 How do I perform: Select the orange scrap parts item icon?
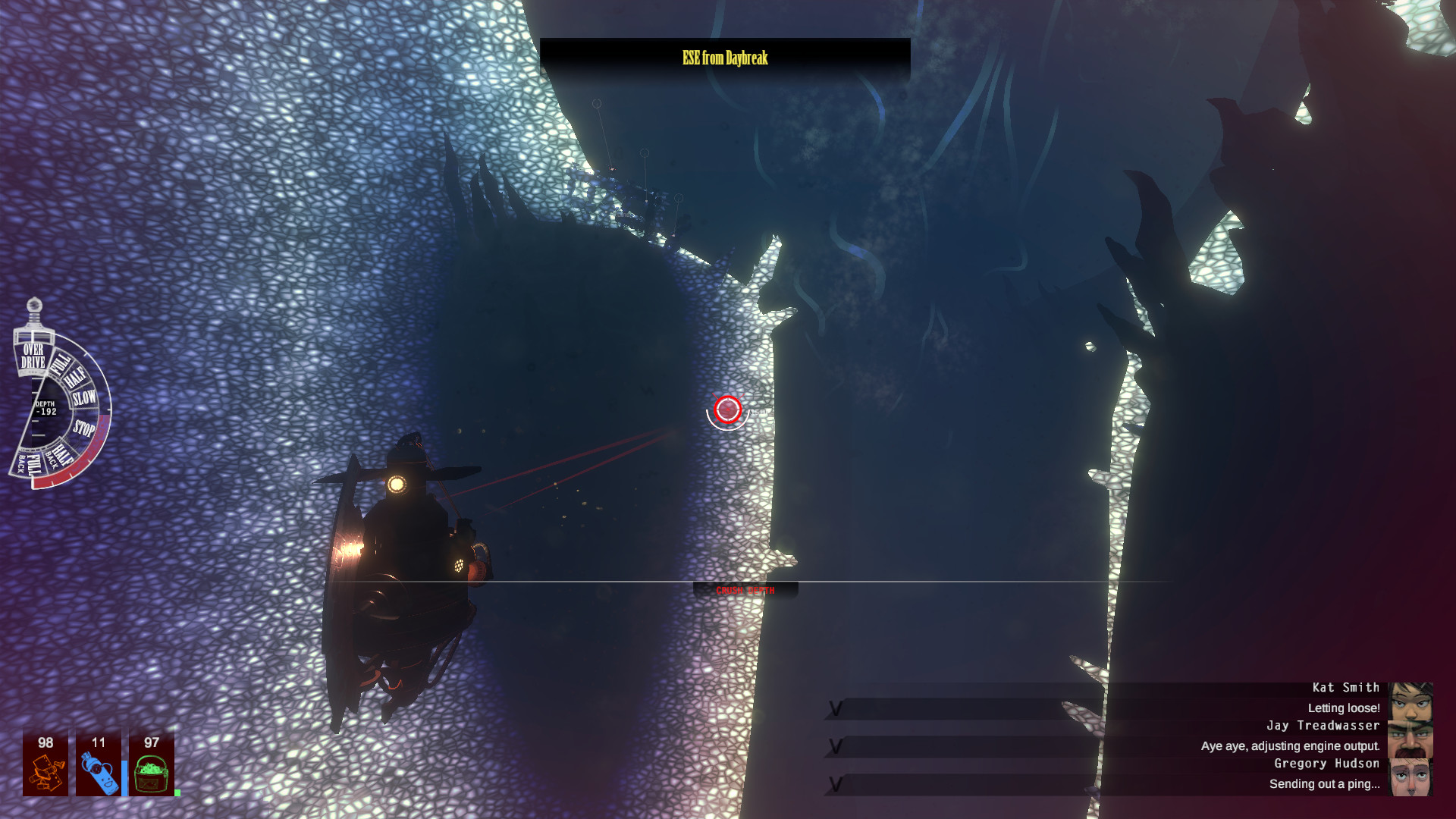(45, 773)
